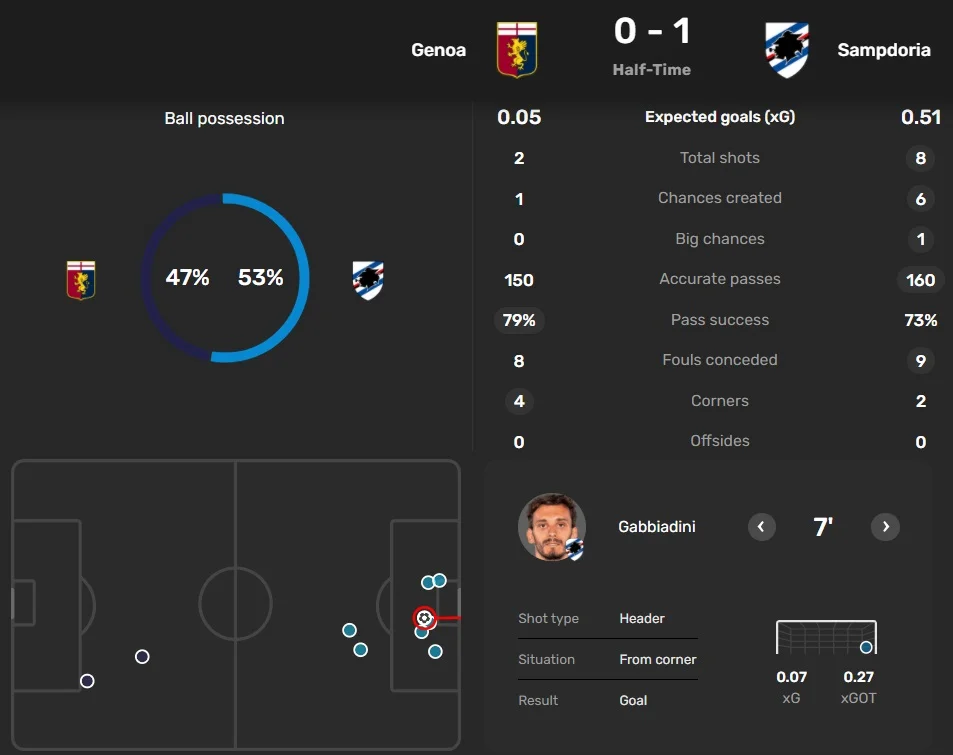Open Gabbiadini's player photo
The width and height of the screenshot is (953, 755).
pos(551,527)
